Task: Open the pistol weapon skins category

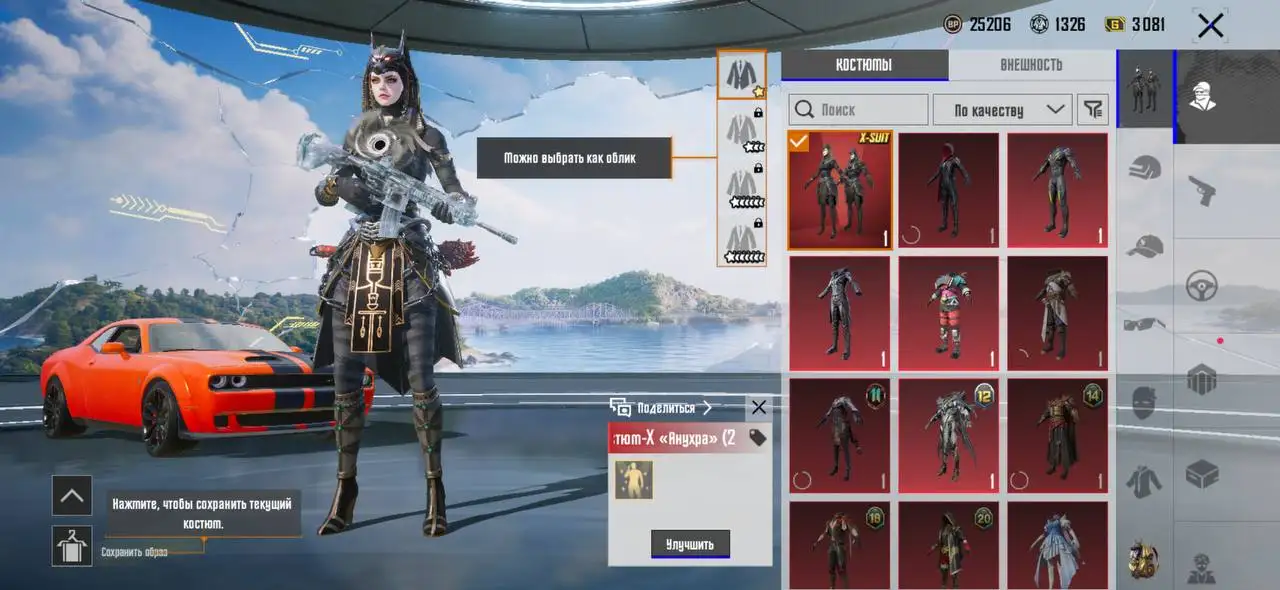Action: coord(1201,190)
